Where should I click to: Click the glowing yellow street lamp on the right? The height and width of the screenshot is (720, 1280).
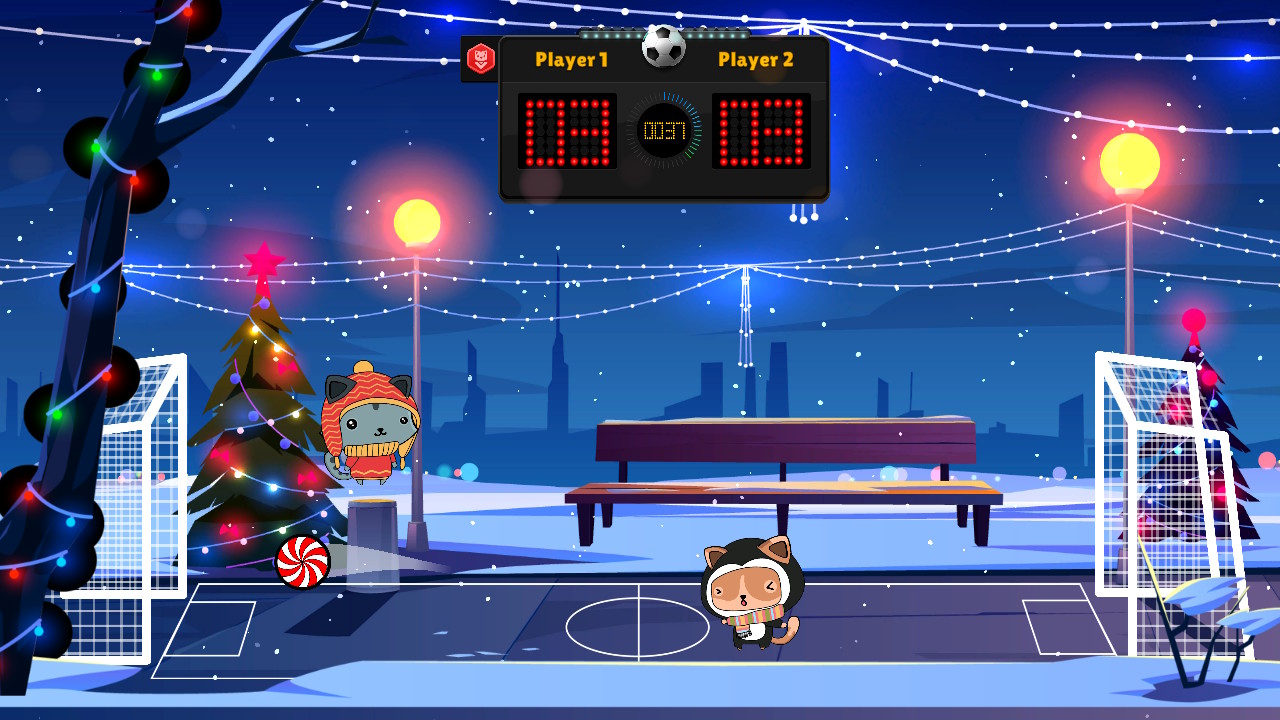[1128, 156]
